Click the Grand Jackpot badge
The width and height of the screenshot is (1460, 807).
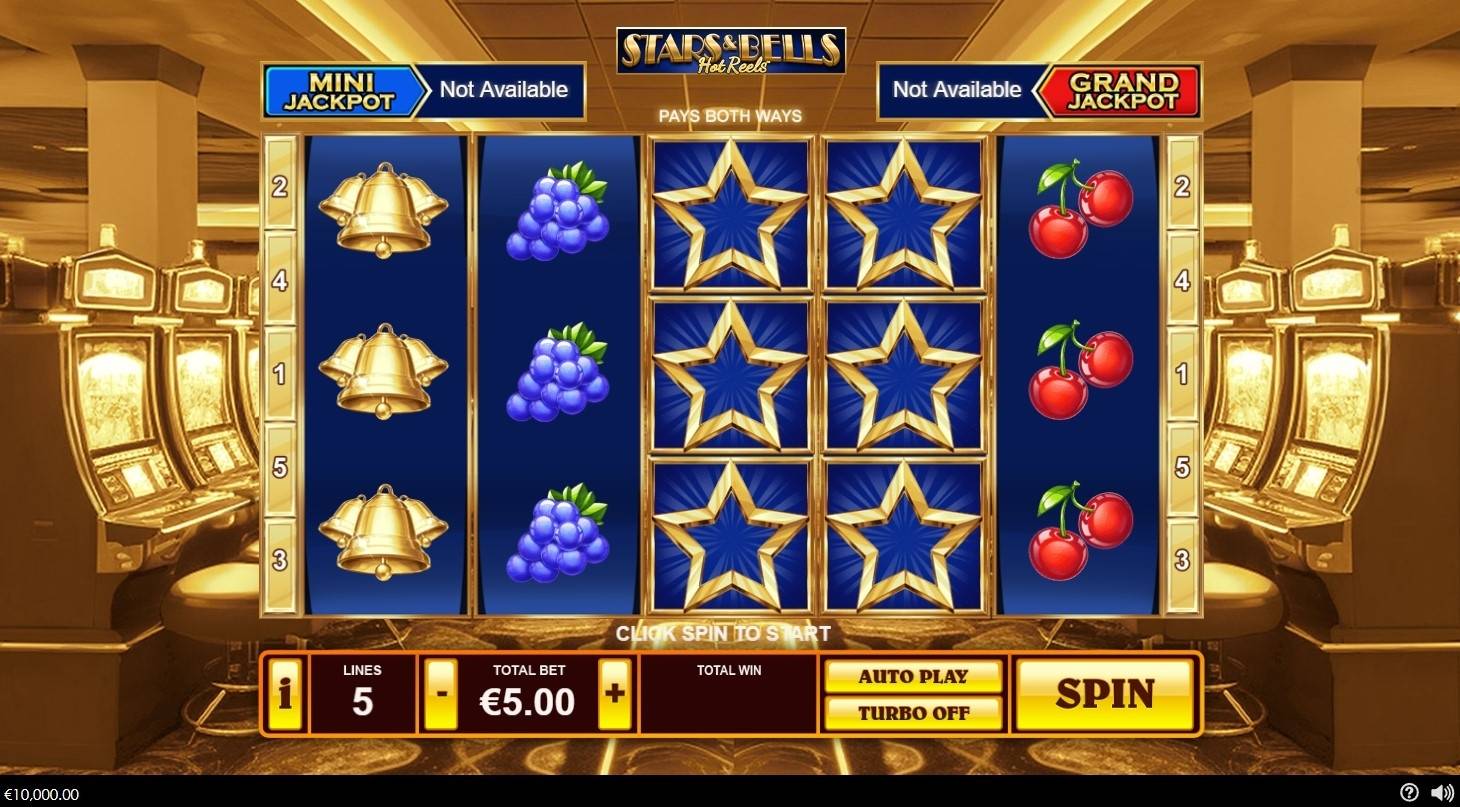pyautogui.click(x=1124, y=90)
